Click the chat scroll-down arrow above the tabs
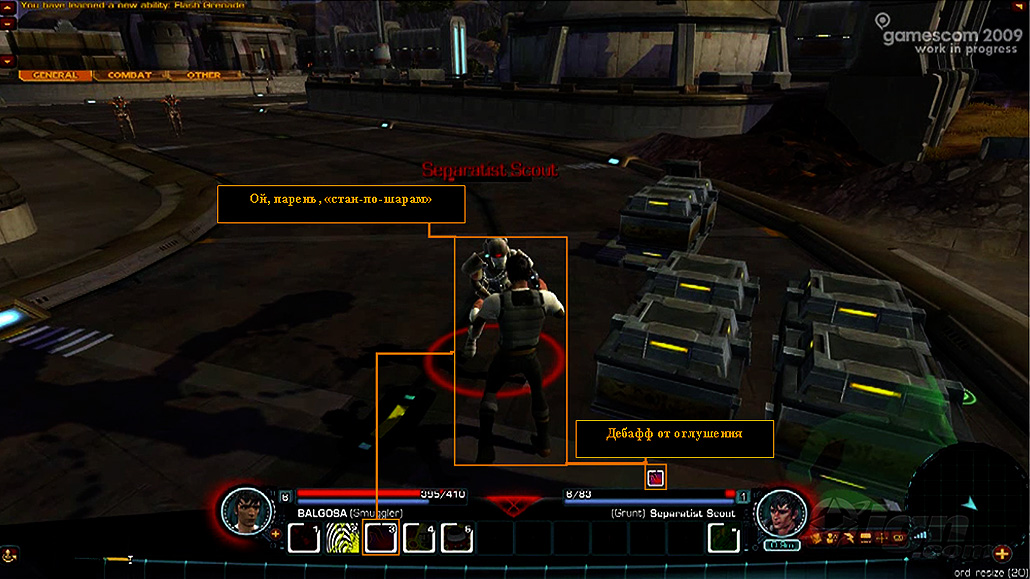This screenshot has height=579, width=1030. coord(8,61)
